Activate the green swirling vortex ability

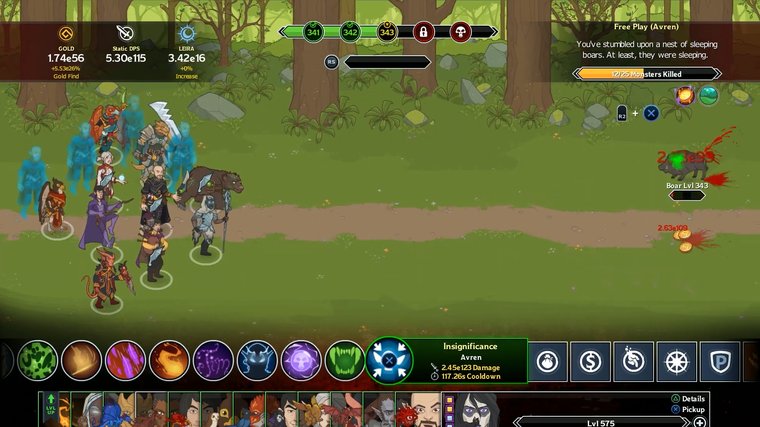tap(38, 360)
